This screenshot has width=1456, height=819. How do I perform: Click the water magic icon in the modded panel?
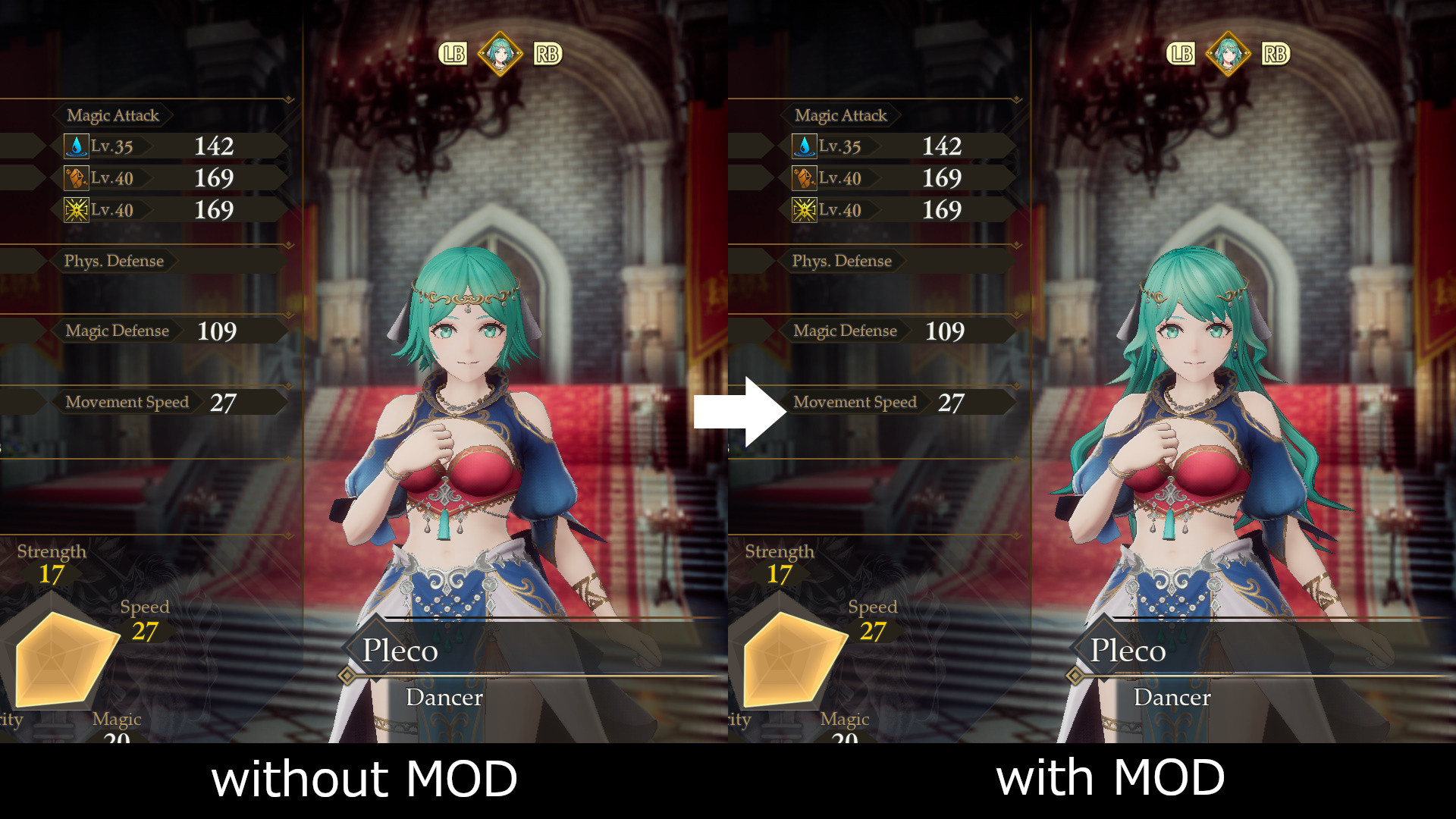click(806, 146)
